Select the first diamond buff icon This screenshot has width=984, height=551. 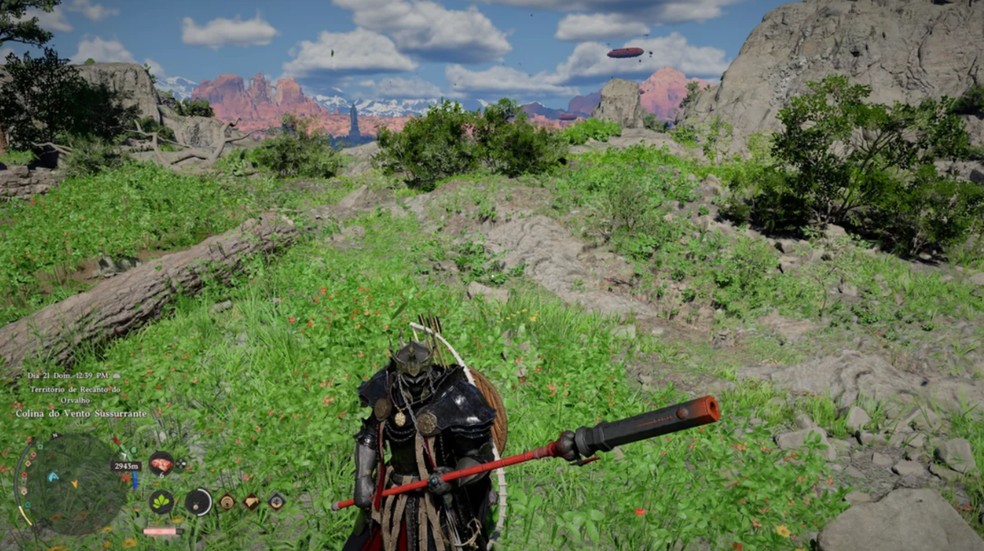coord(227,501)
